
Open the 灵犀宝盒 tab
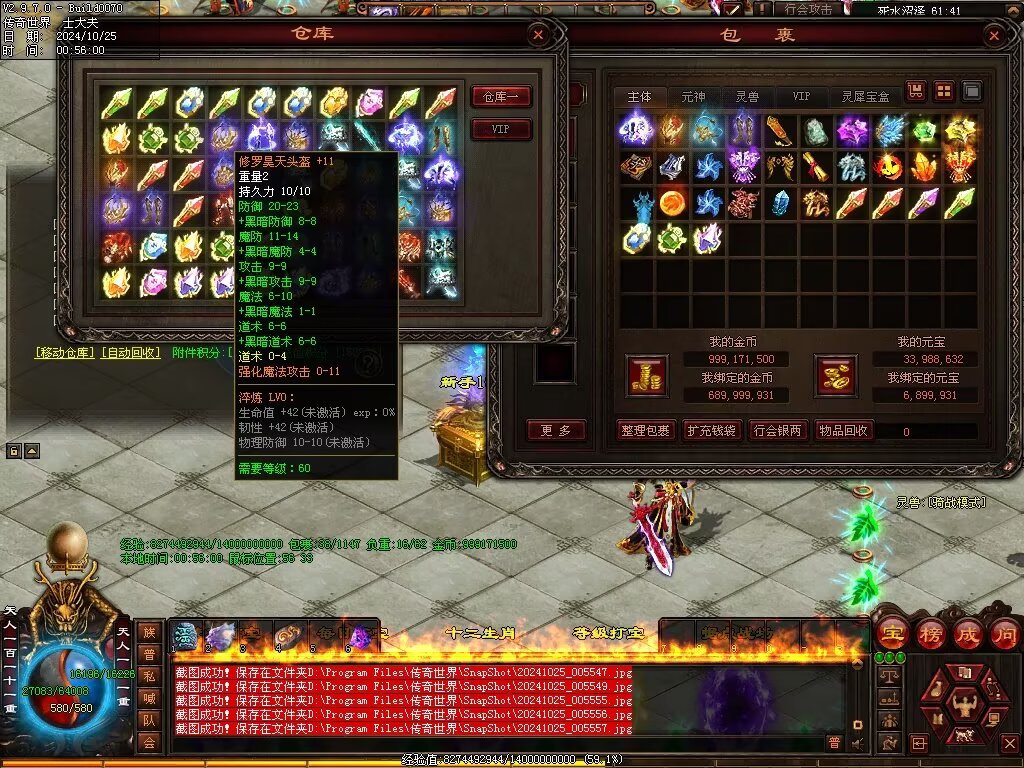pos(865,97)
